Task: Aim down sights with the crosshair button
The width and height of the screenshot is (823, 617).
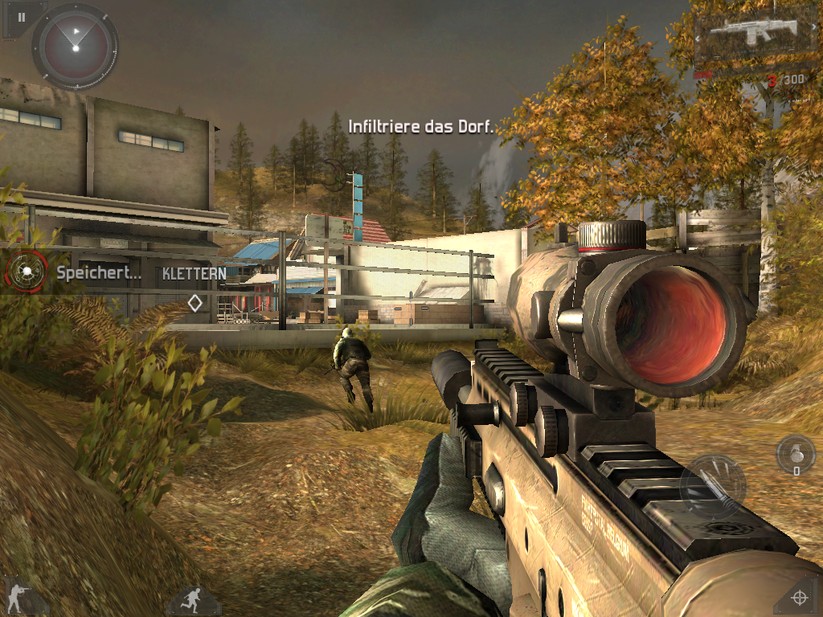Action: 799,597
